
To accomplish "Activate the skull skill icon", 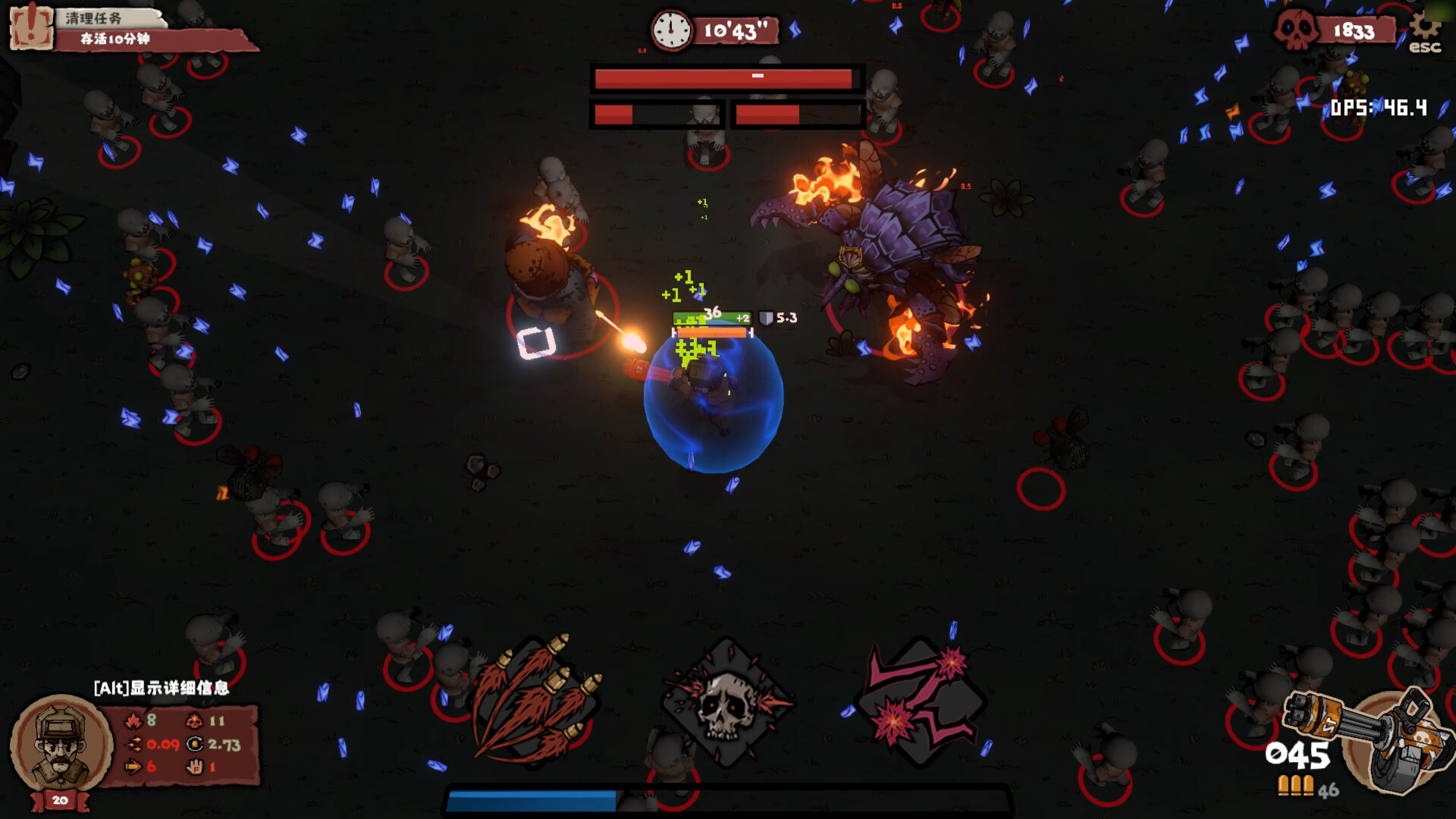I will pyautogui.click(x=726, y=702).
